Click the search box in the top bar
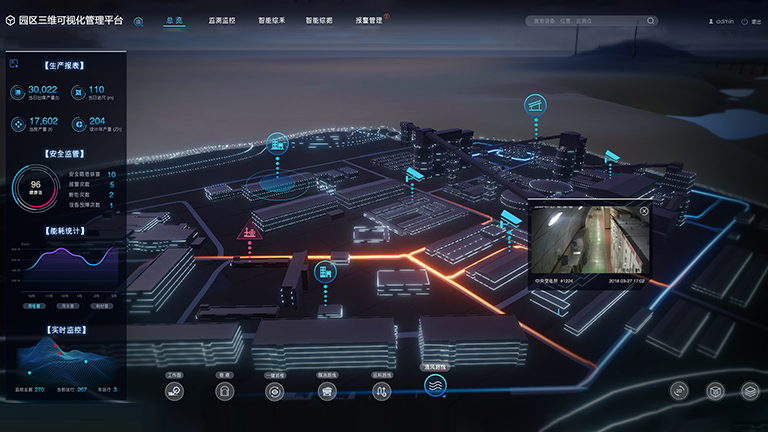The height and width of the screenshot is (432, 768). pyautogui.click(x=592, y=20)
